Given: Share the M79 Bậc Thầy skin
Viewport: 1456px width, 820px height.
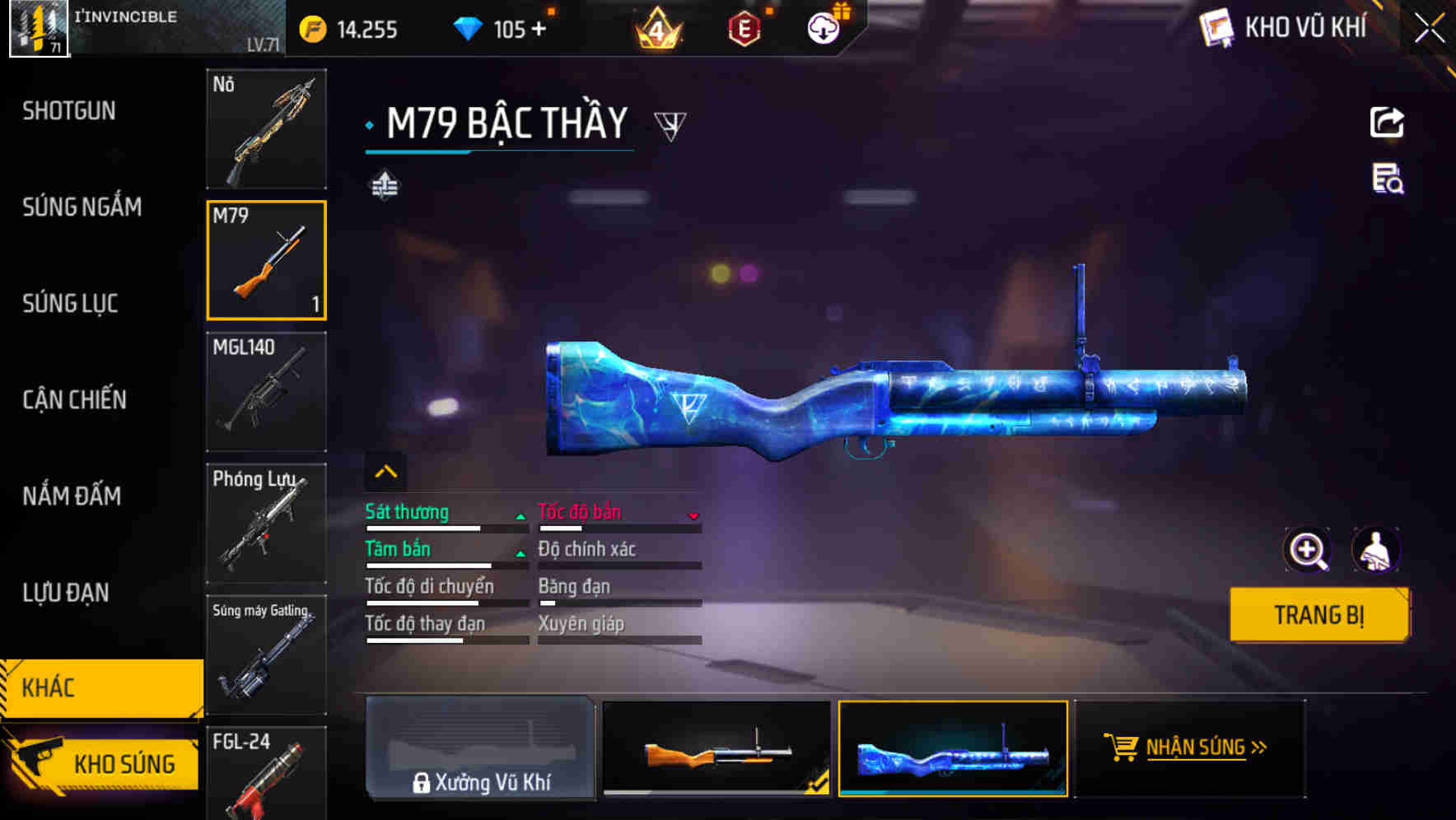Looking at the screenshot, I should pos(1388,120).
